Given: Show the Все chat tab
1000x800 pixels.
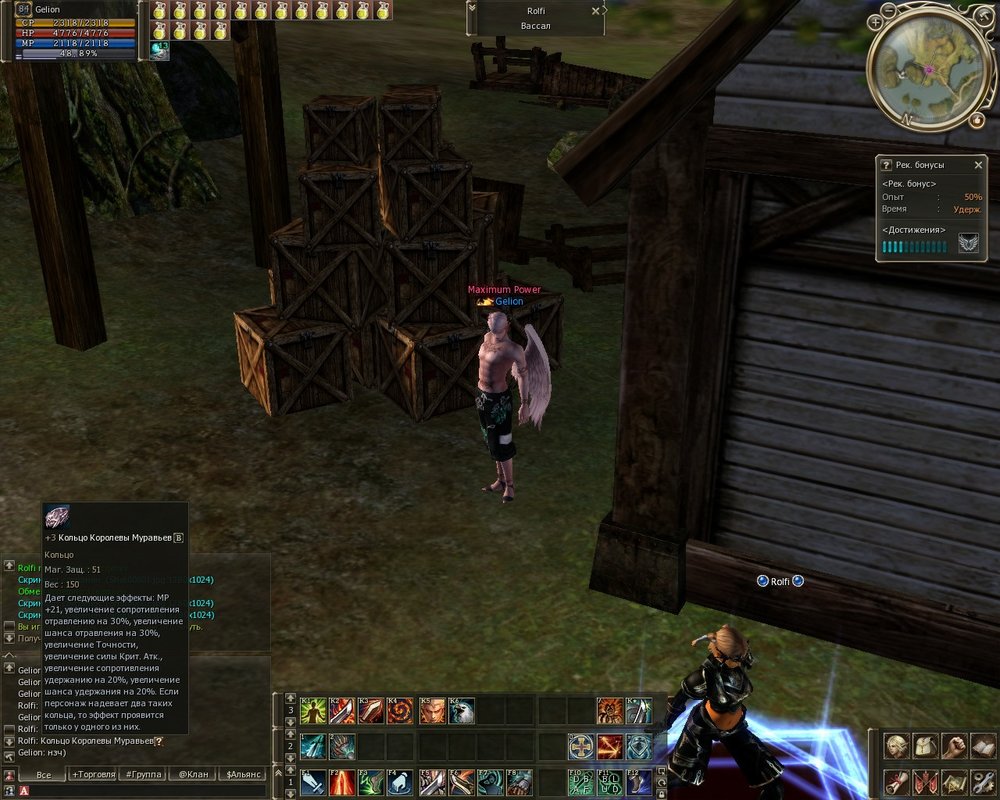Looking at the screenshot, I should [x=43, y=774].
